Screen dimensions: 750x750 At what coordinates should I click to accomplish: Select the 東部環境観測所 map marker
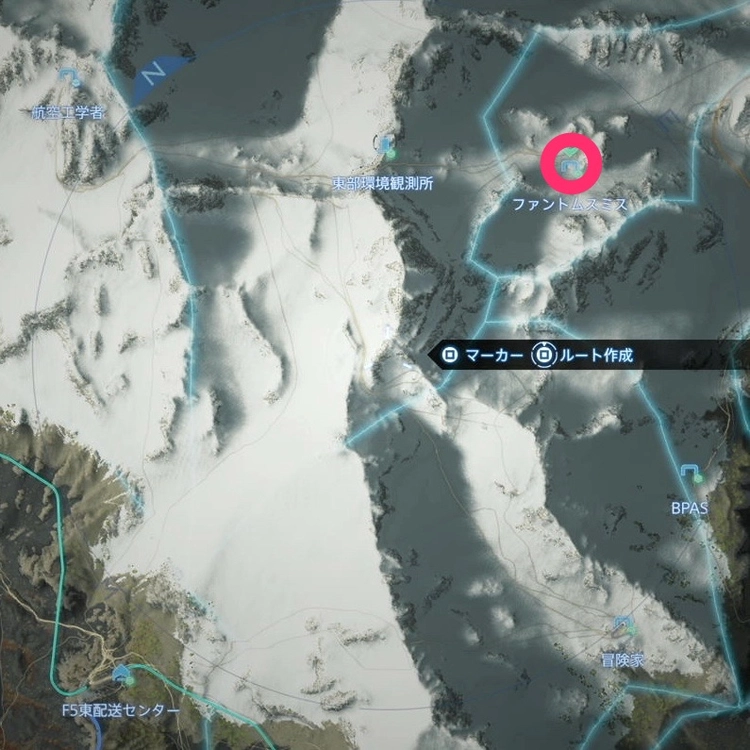pyautogui.click(x=387, y=148)
